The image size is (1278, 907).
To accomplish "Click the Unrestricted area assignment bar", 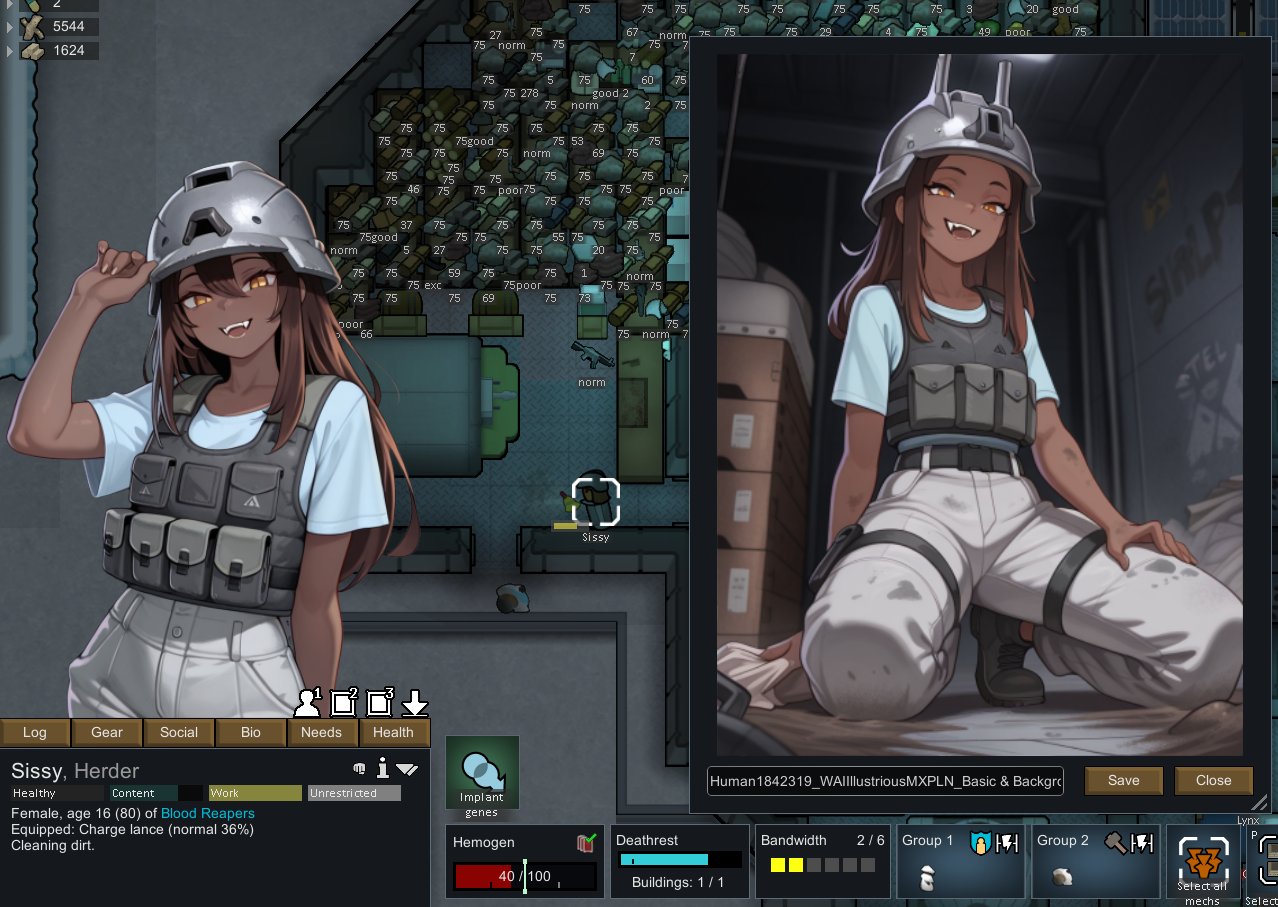I will coord(354,793).
